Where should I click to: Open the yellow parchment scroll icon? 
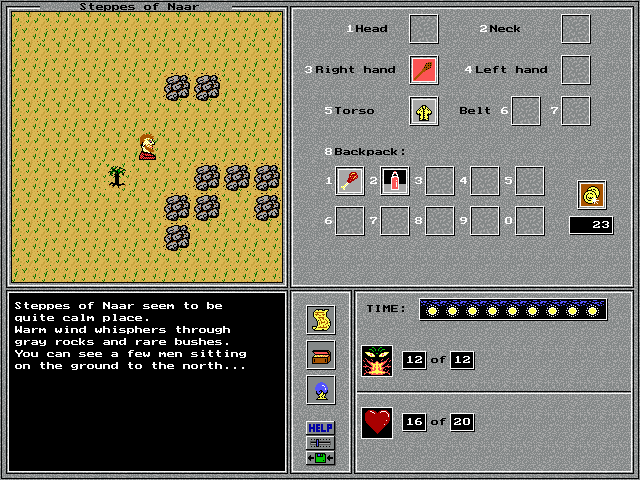(x=321, y=319)
